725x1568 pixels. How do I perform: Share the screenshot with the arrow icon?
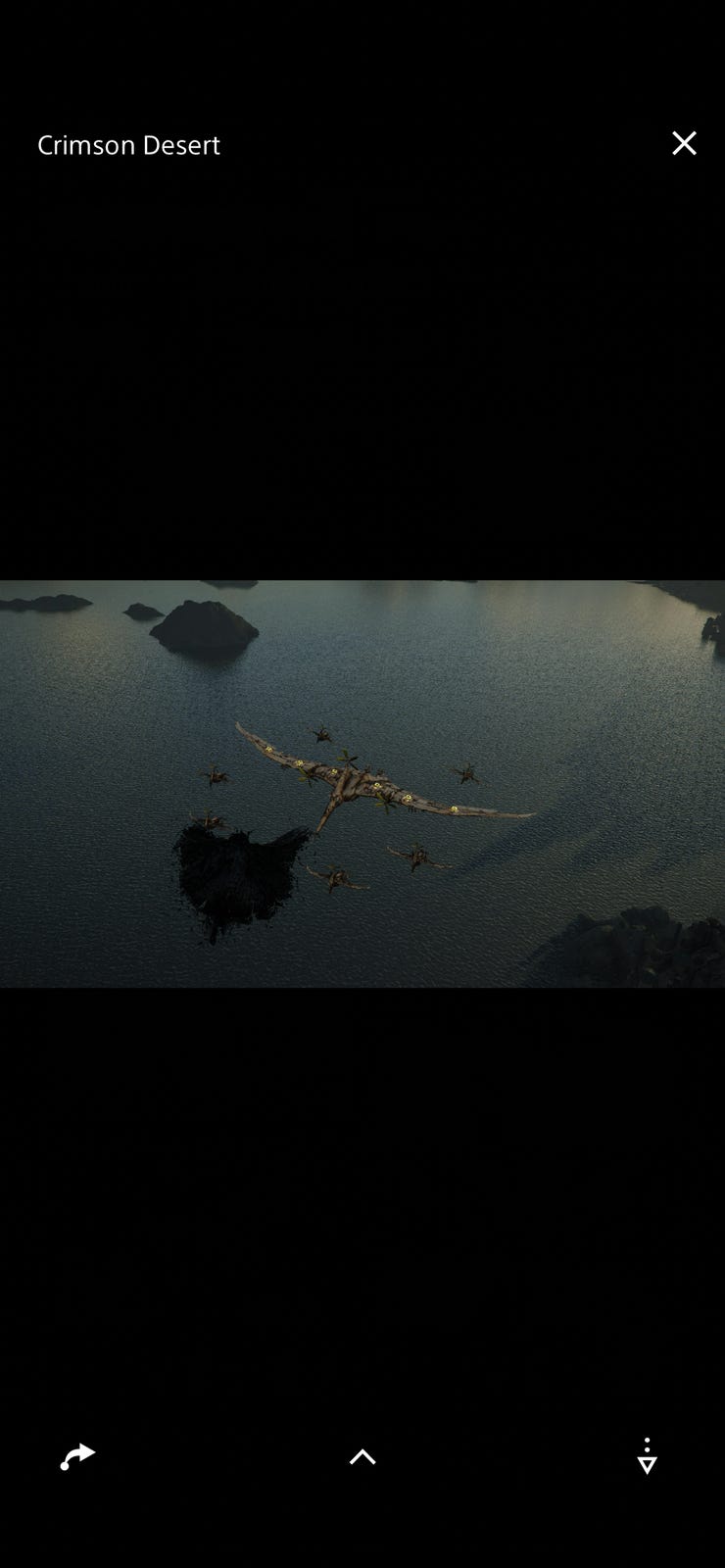click(x=77, y=1456)
